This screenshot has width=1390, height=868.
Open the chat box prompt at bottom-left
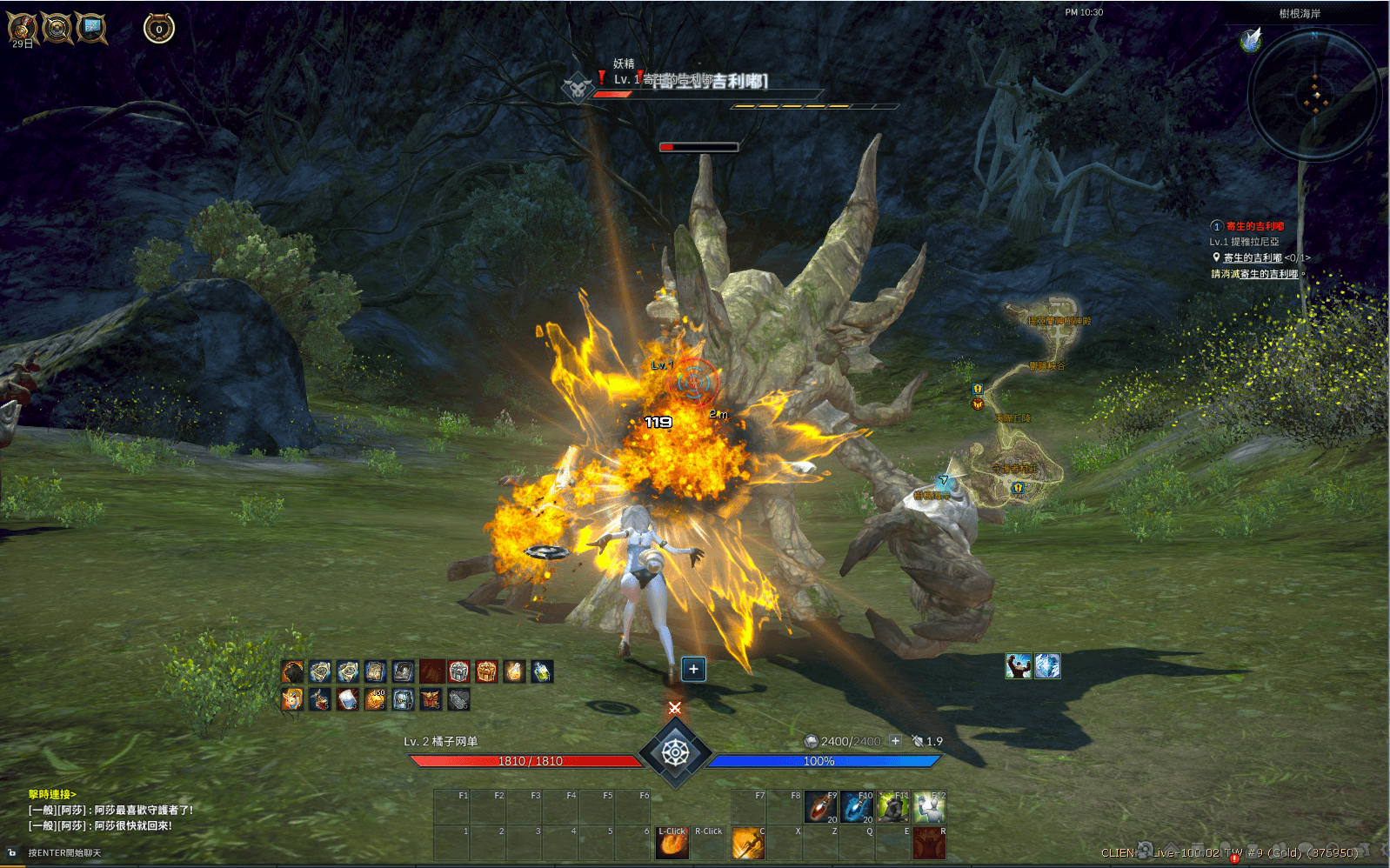64,853
